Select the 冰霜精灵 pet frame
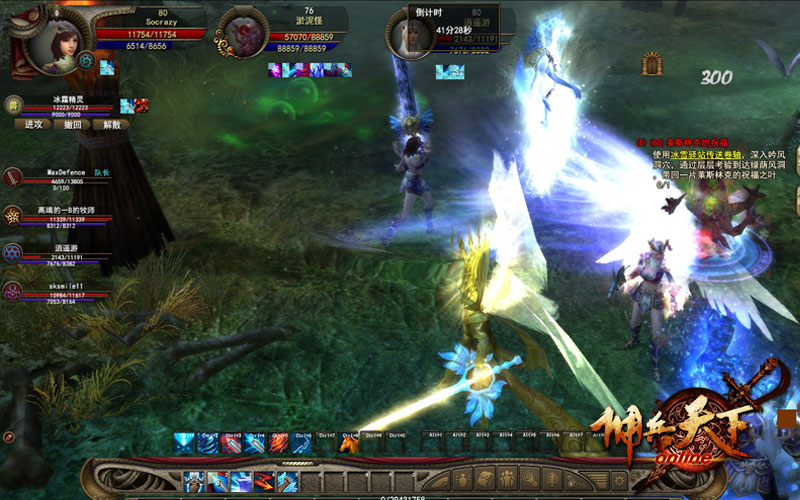Viewport: 800px width, 500px height. coord(13,104)
